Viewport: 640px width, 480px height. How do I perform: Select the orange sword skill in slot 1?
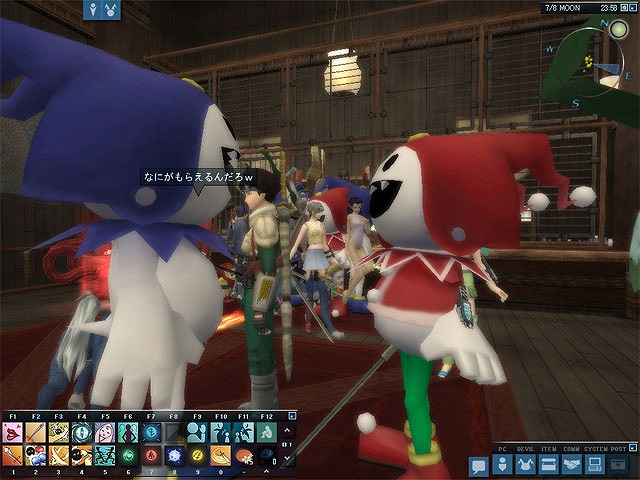[x=12, y=455]
